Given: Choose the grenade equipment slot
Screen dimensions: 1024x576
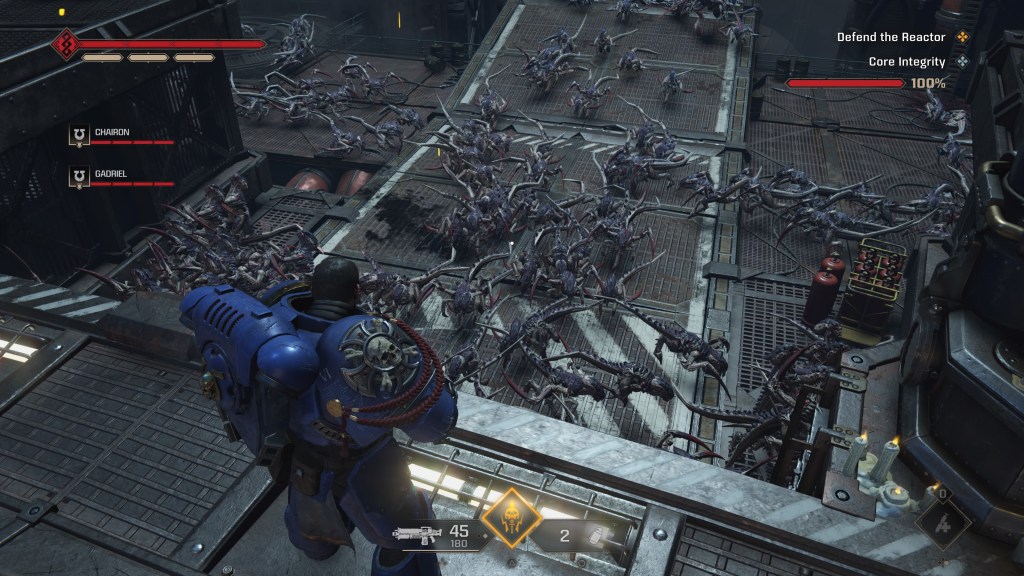Looking at the screenshot, I should 597,536.
